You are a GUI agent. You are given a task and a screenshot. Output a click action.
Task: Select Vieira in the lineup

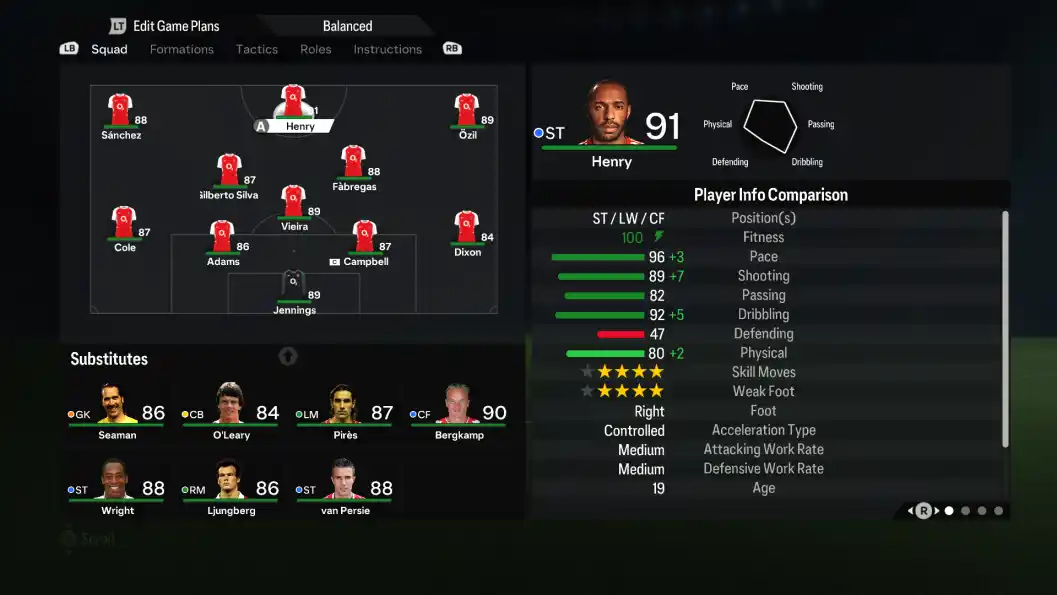pyautogui.click(x=293, y=204)
